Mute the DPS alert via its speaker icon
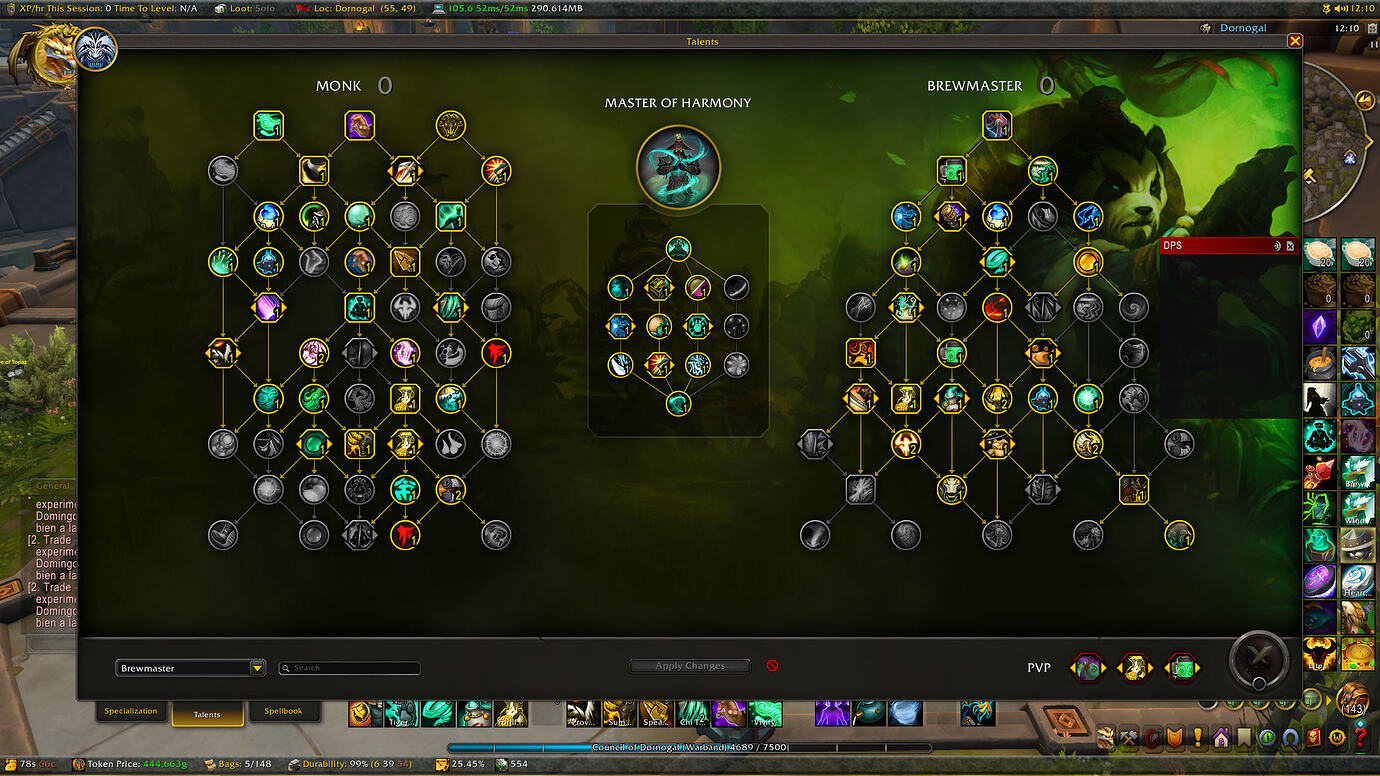This screenshot has height=776, width=1380. [x=1277, y=245]
